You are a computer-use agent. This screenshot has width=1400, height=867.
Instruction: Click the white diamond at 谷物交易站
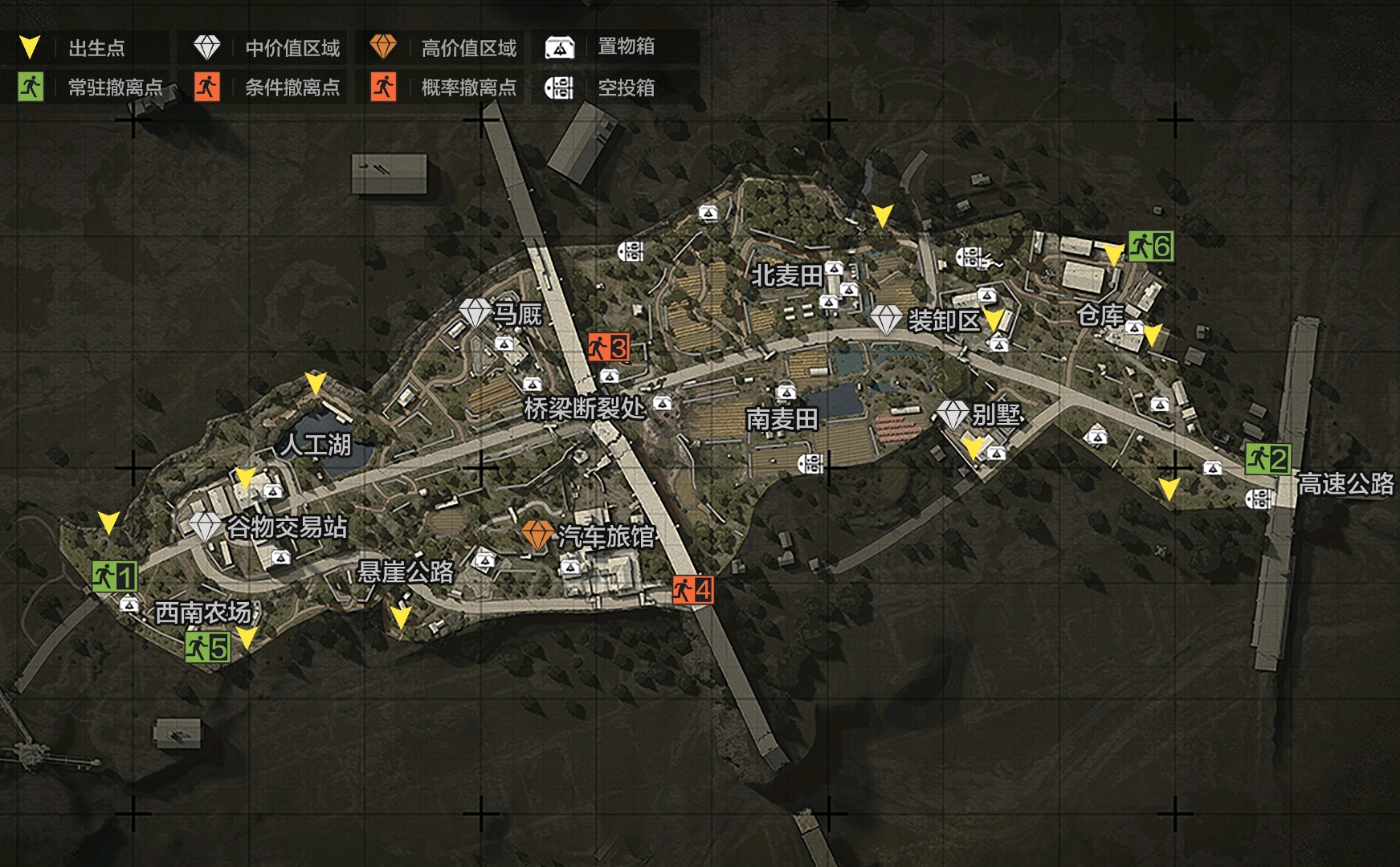[x=205, y=527]
